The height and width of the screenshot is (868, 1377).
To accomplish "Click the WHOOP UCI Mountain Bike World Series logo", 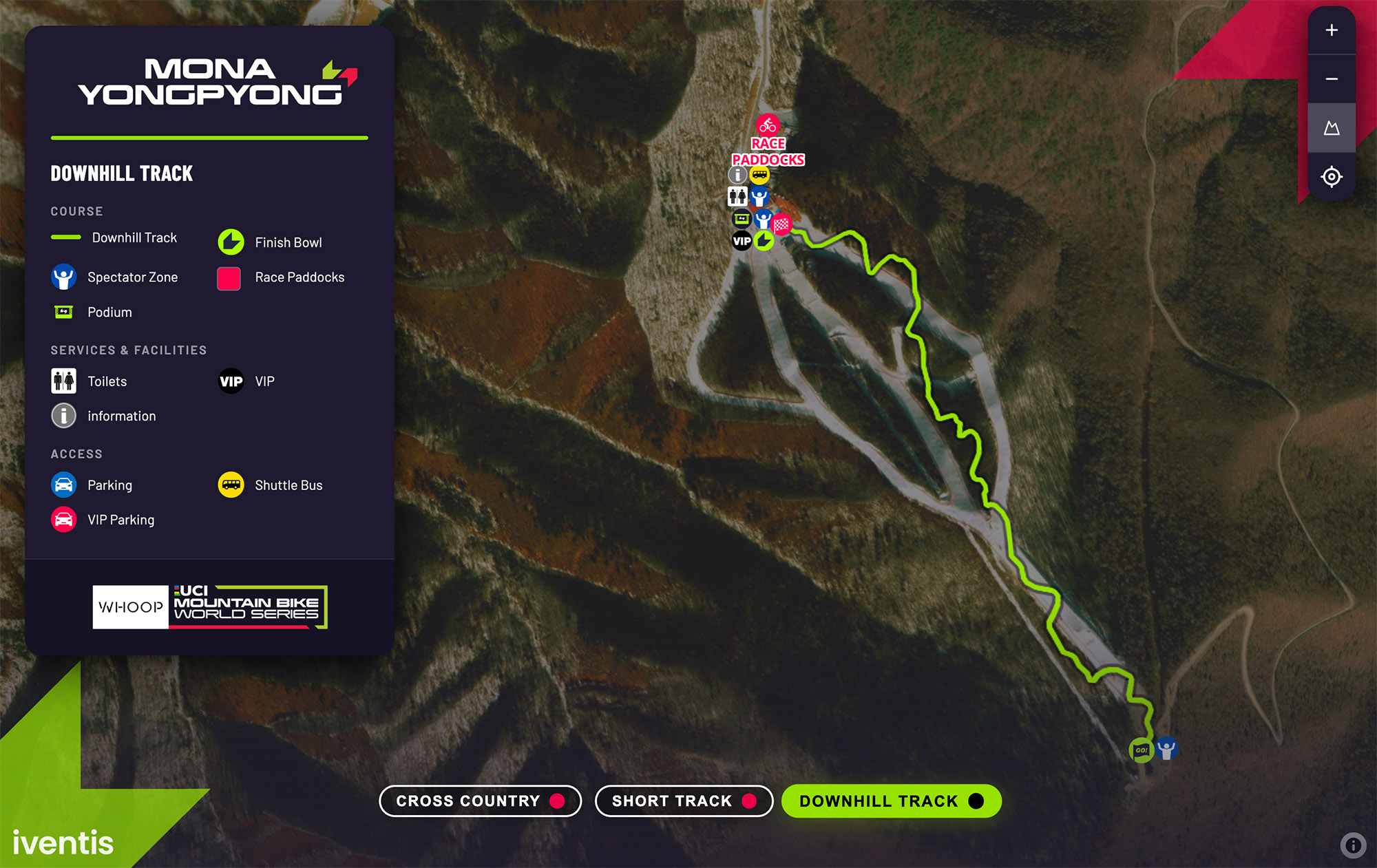I will click(210, 607).
